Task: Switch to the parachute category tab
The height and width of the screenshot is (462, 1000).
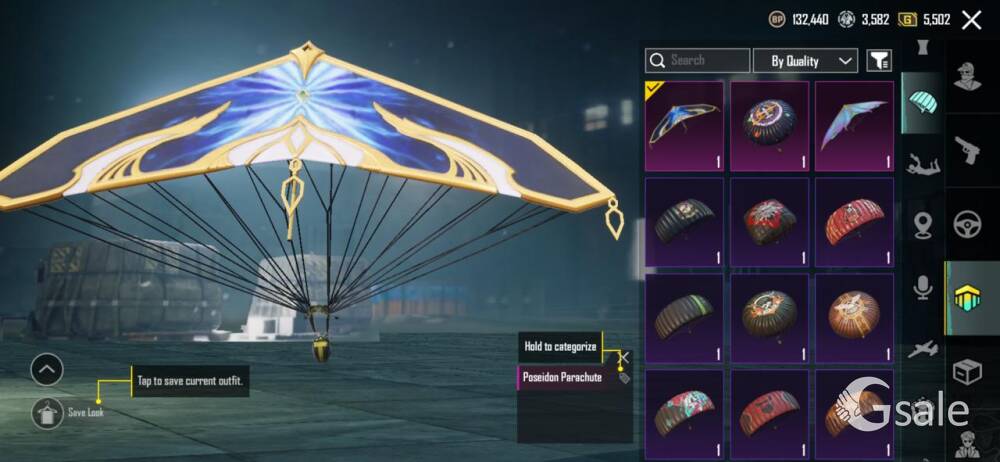Action: (x=921, y=102)
